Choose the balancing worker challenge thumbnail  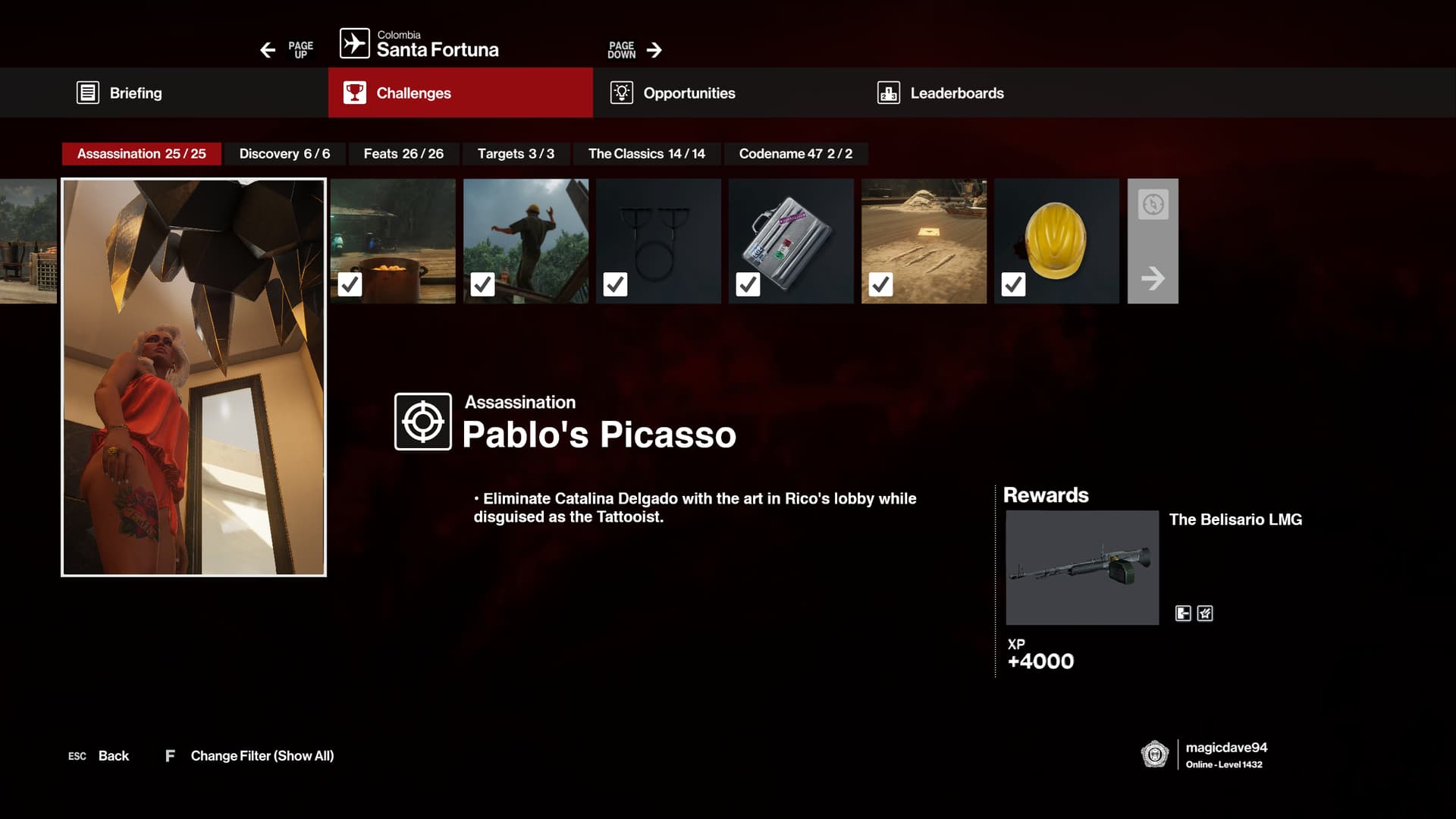(526, 241)
